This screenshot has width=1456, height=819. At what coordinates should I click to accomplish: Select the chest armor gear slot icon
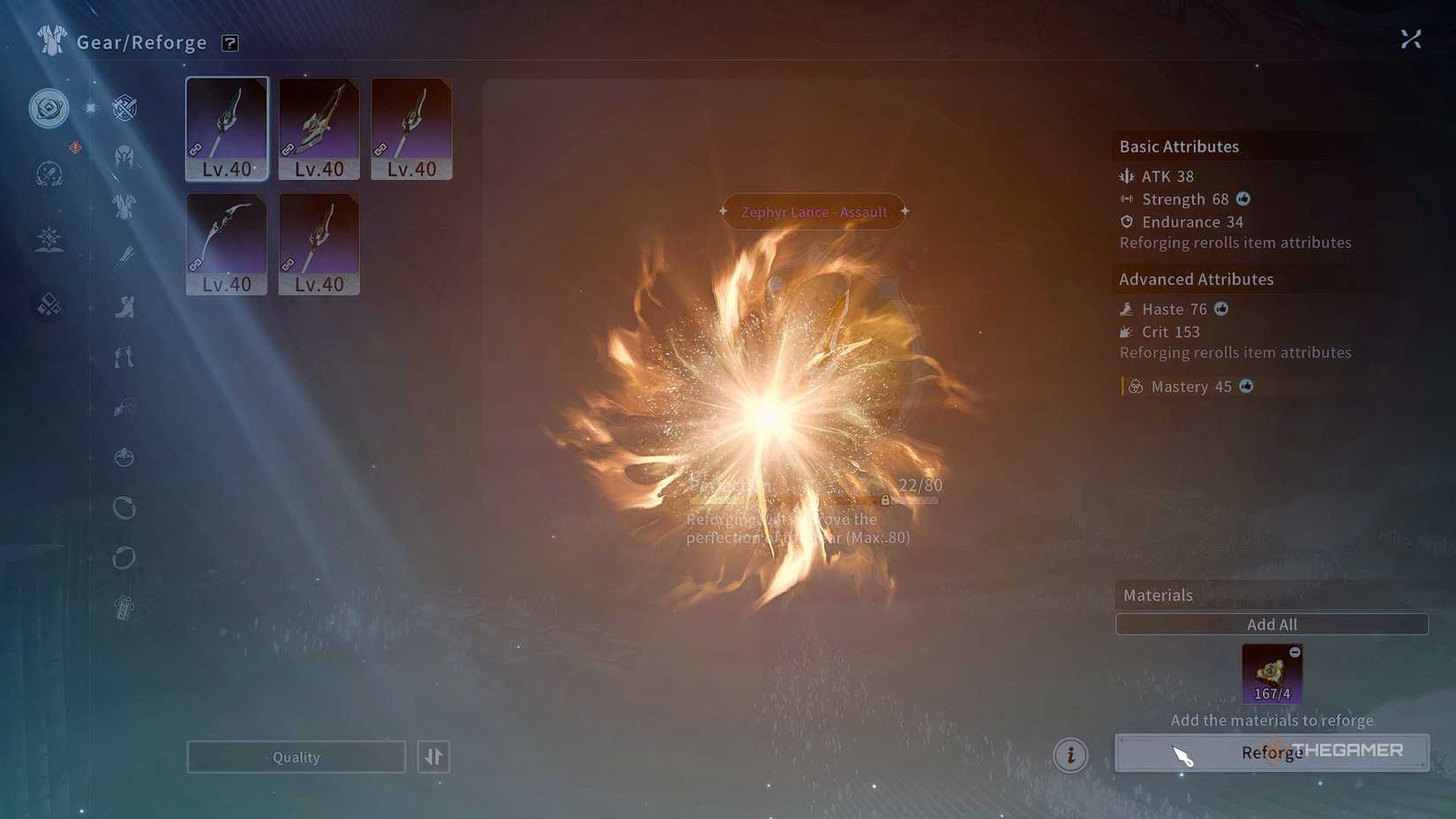[124, 206]
